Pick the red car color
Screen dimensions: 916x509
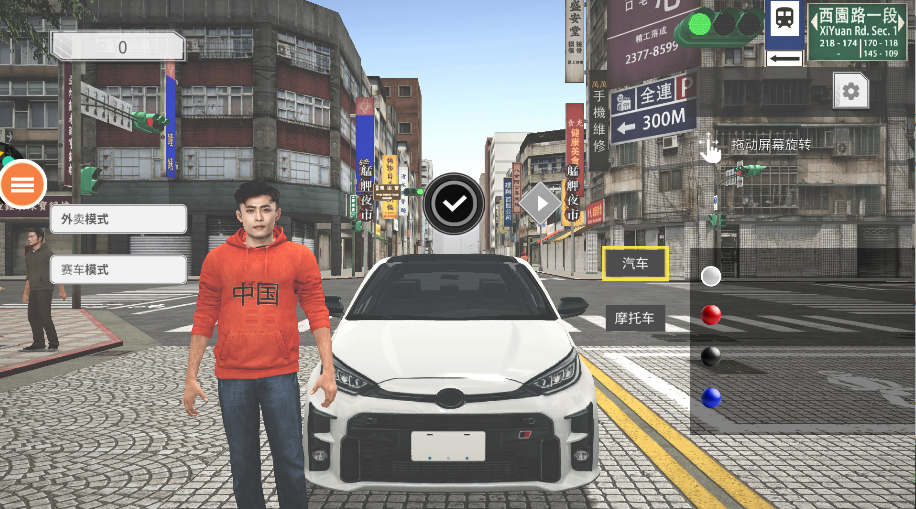tap(711, 316)
